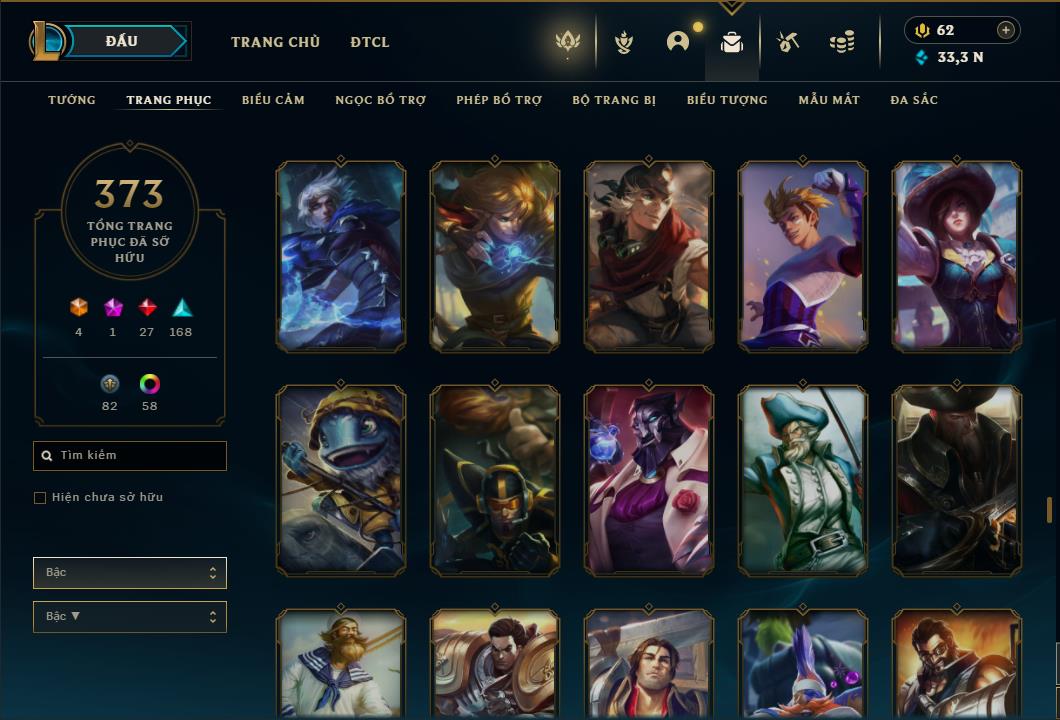This screenshot has height=720, width=1060.
Task: Open the NGỌC BỔ TRỢ tab
Action: [380, 100]
